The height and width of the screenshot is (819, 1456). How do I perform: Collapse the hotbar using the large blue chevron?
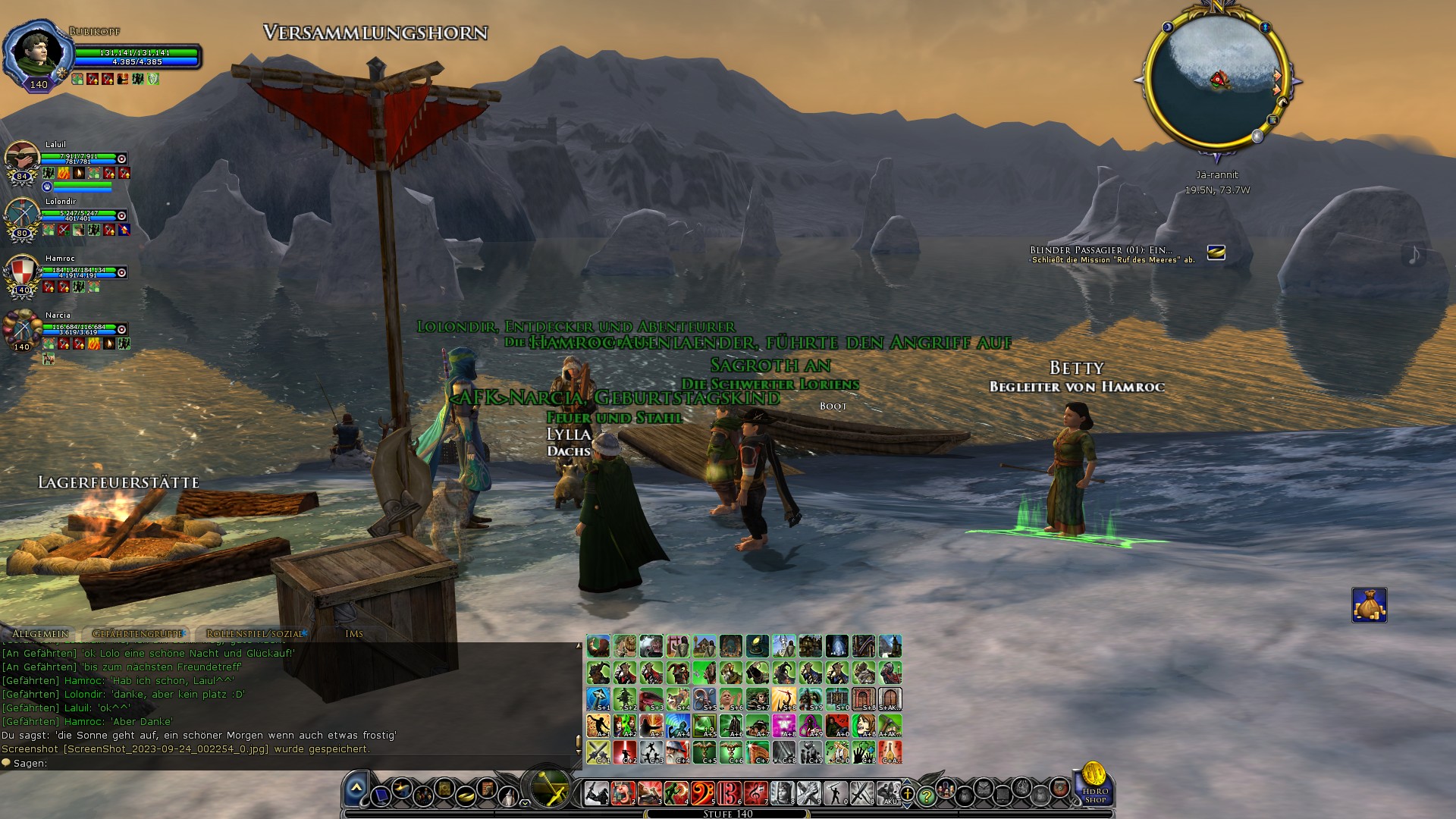pyautogui.click(x=356, y=787)
